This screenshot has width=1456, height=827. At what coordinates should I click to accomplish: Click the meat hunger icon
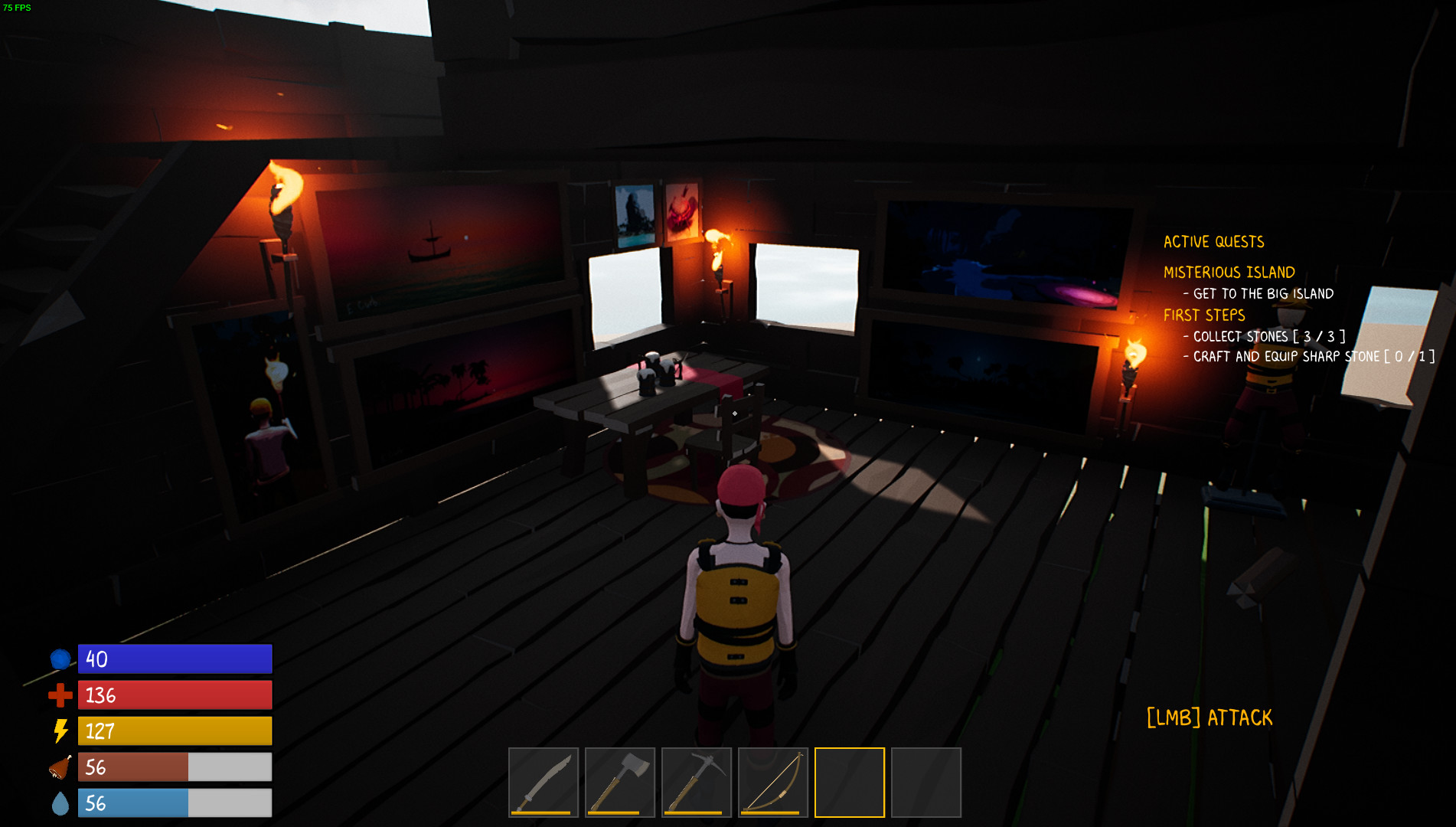(60, 767)
